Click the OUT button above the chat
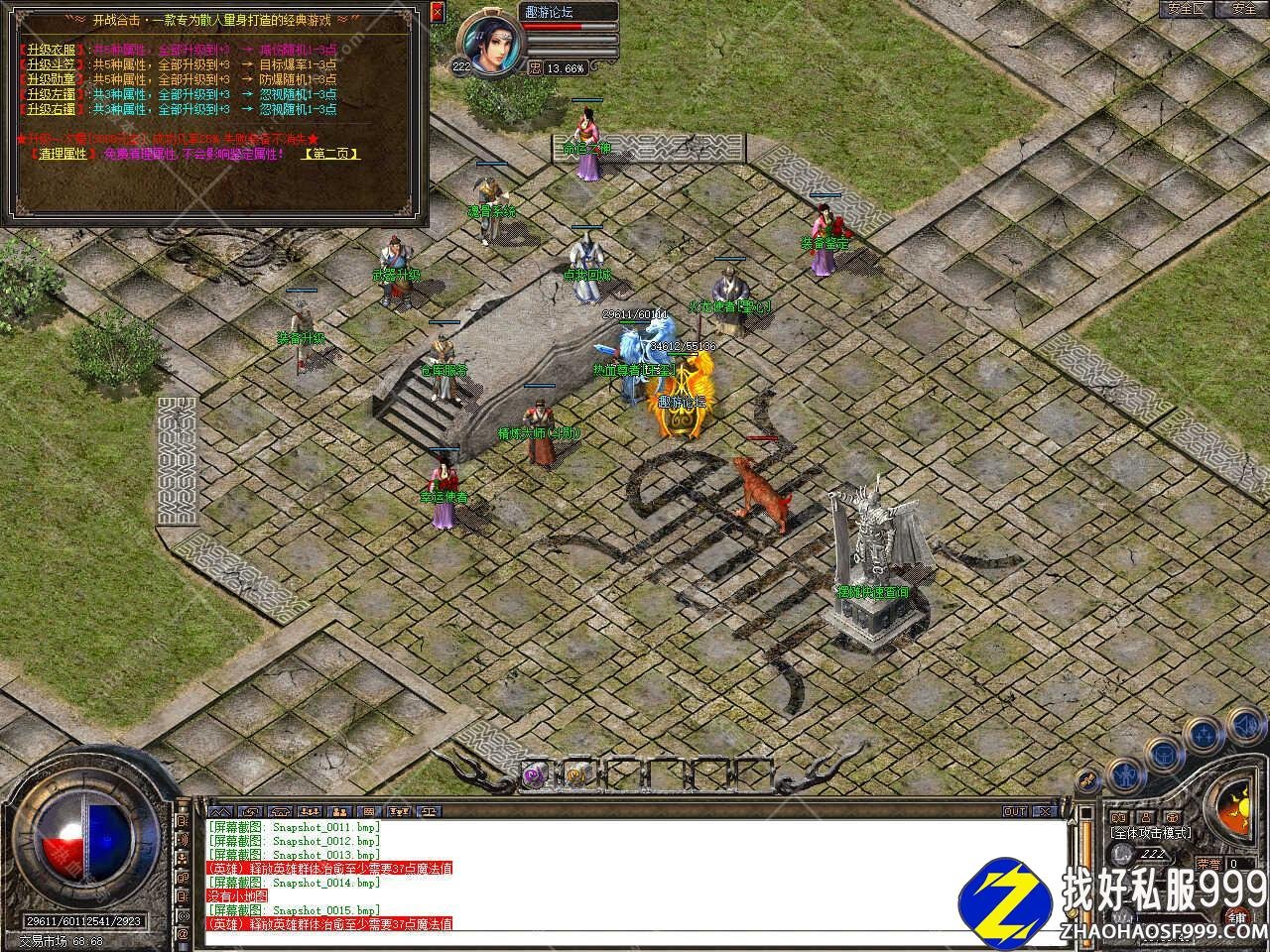The height and width of the screenshot is (952, 1270). [1014, 811]
